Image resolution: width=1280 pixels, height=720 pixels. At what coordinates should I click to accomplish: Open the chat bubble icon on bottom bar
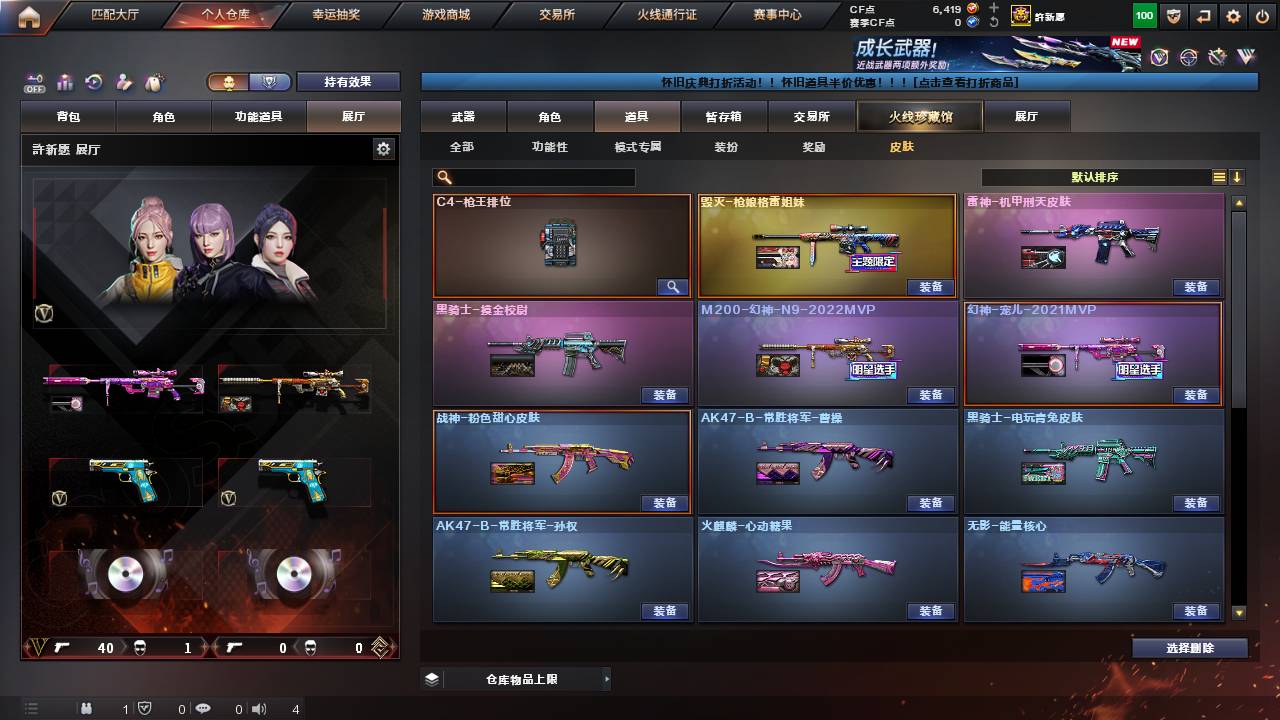click(x=204, y=710)
